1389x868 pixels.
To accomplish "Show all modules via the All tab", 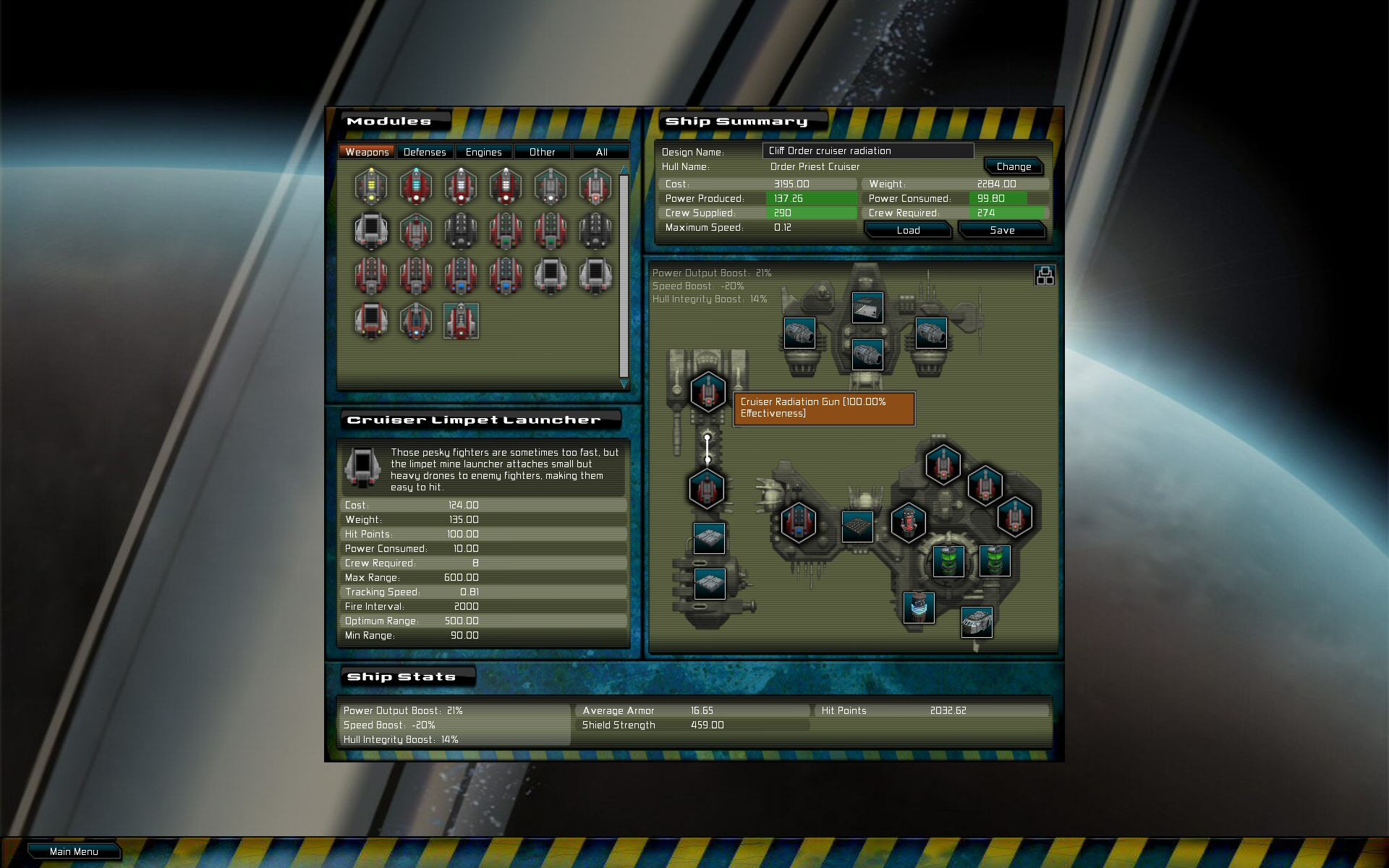I will 601,151.
